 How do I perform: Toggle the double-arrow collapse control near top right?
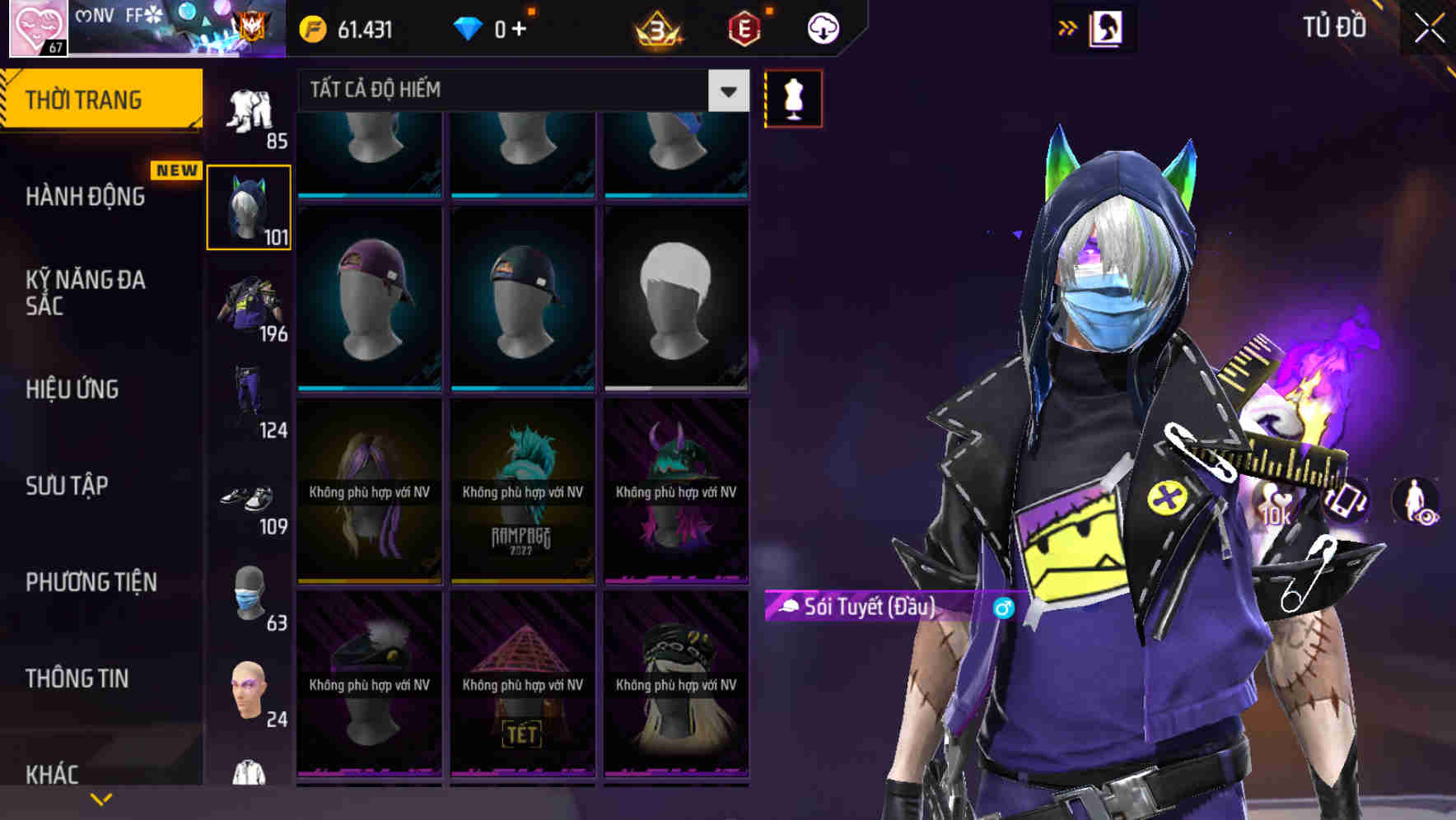(x=1066, y=26)
